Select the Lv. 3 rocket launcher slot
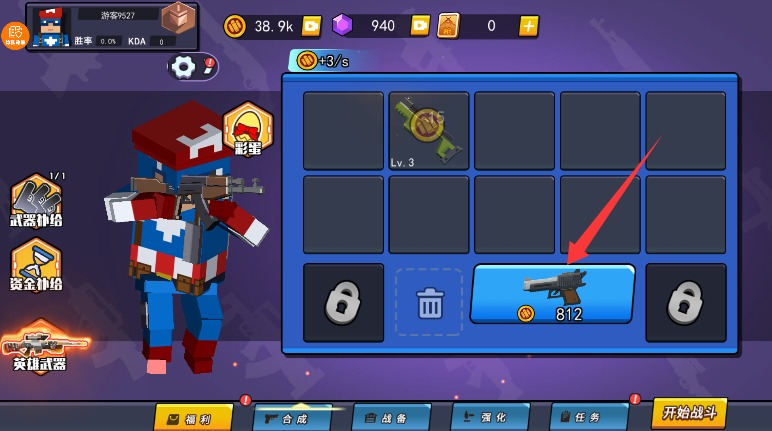 pos(429,131)
